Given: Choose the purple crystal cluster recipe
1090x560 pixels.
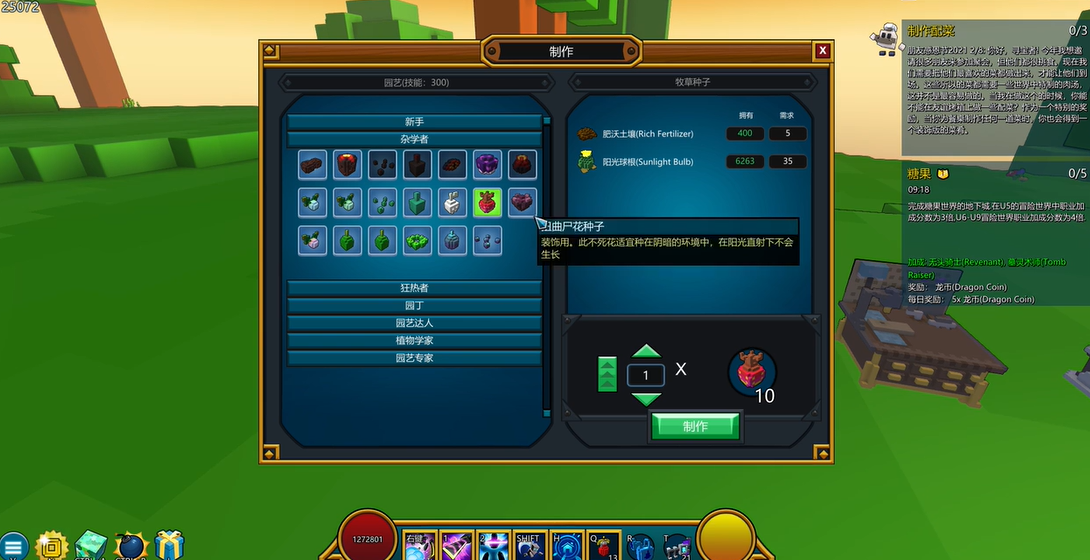Looking at the screenshot, I should pos(487,165).
